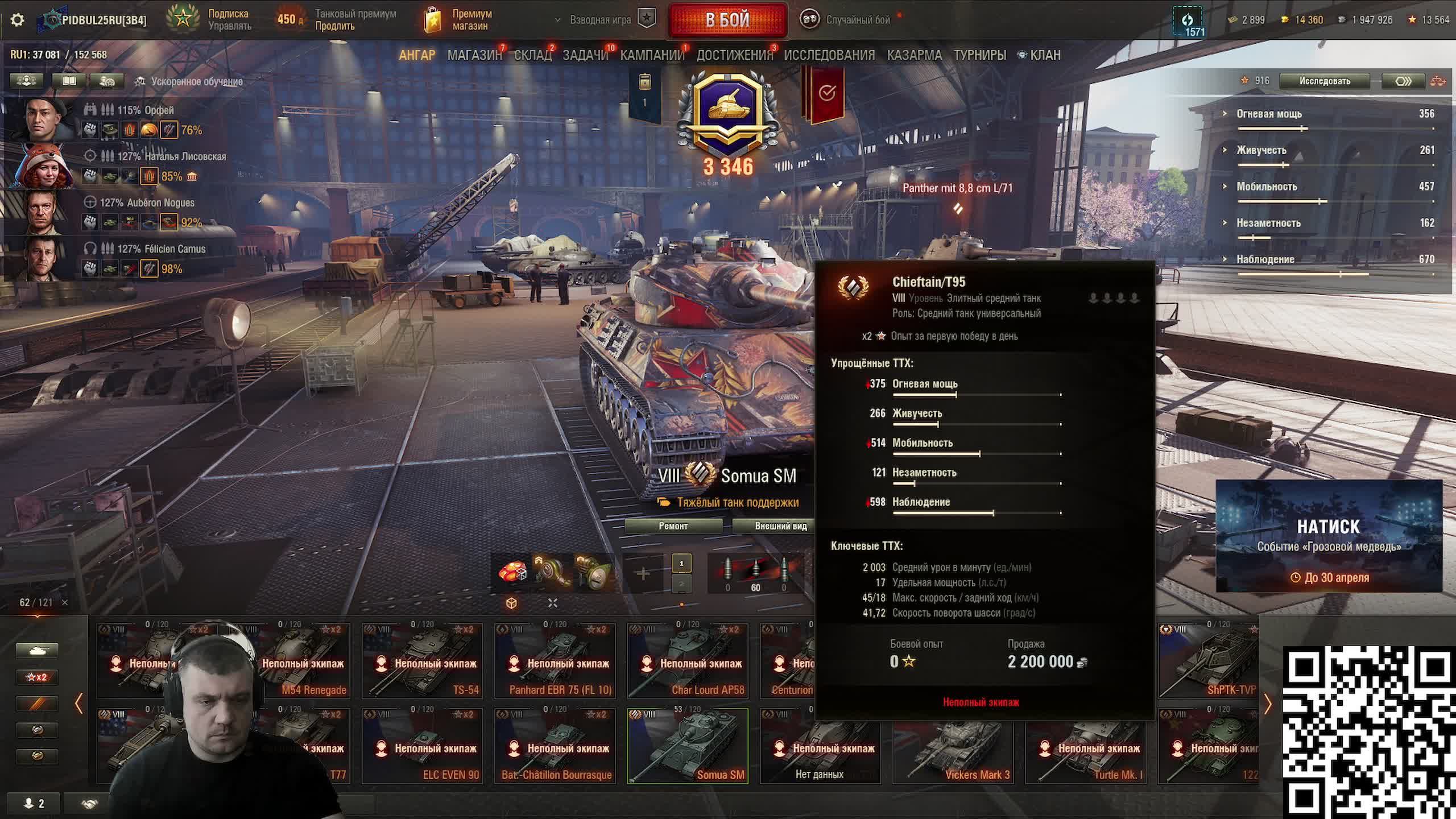
Task: Open the Случайный бой mode selector
Action: [x=847, y=20]
